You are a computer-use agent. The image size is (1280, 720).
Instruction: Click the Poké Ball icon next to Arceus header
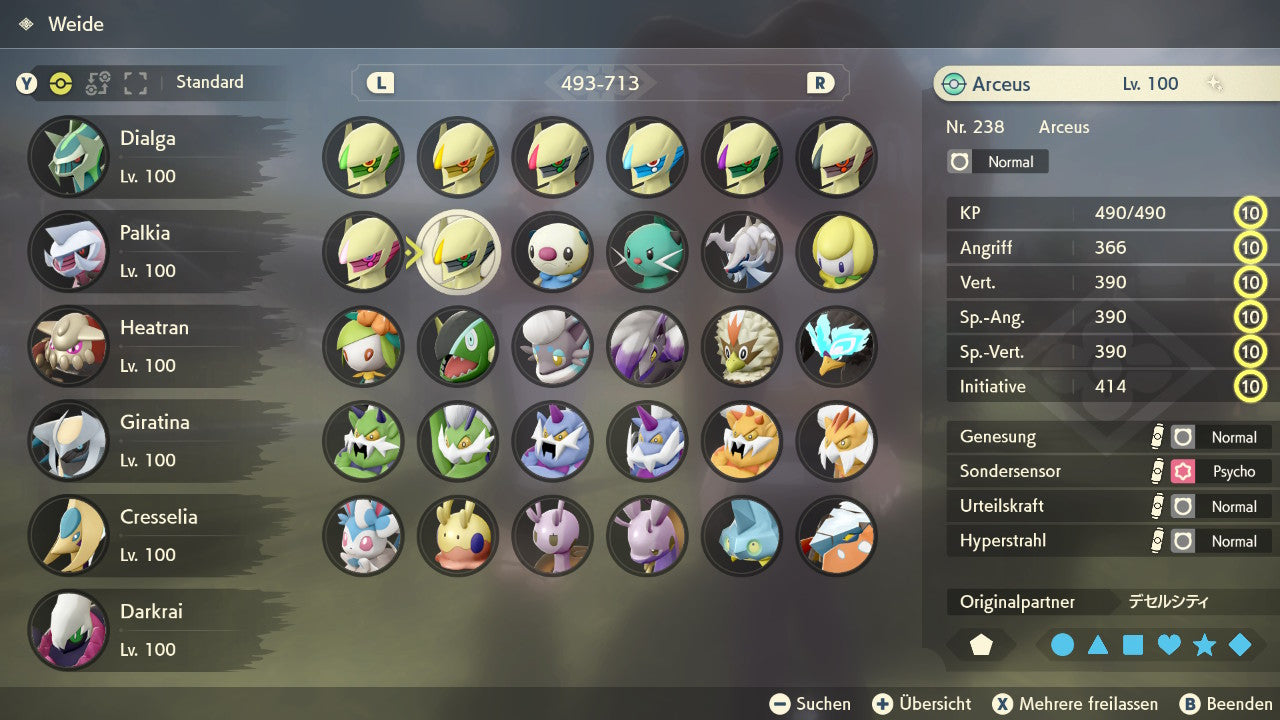click(956, 84)
